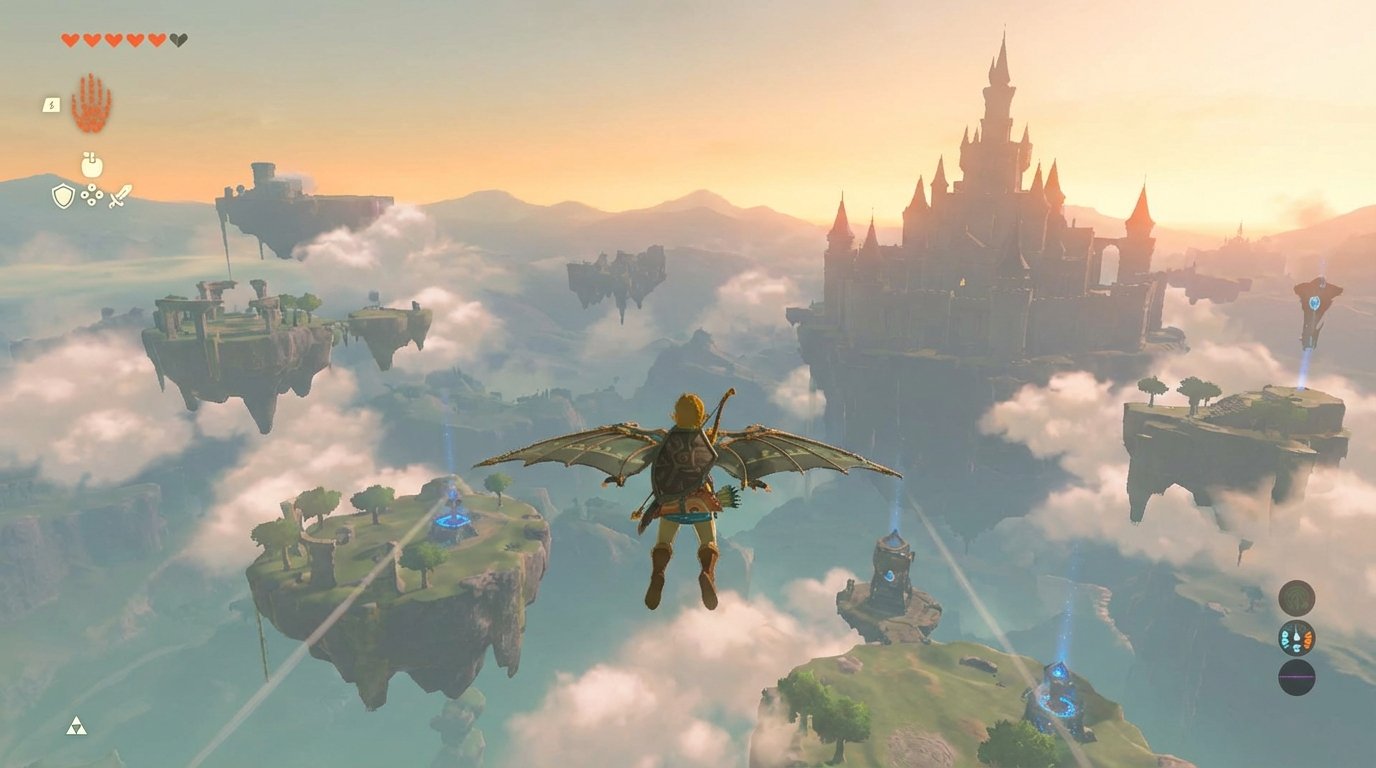
Task: Click the leftmost filled heart's neighbor heart
Action: tap(93, 42)
